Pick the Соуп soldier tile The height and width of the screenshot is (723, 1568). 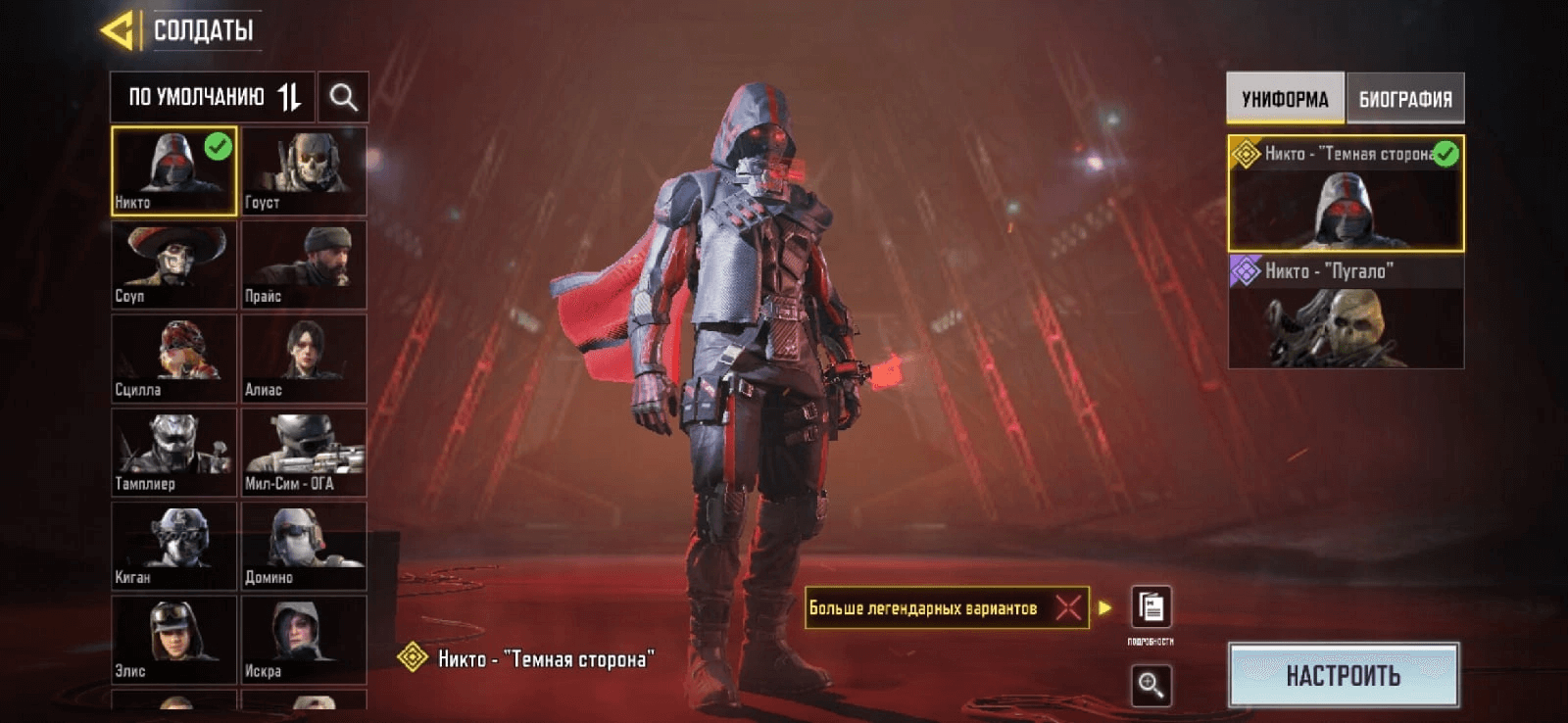(x=173, y=265)
